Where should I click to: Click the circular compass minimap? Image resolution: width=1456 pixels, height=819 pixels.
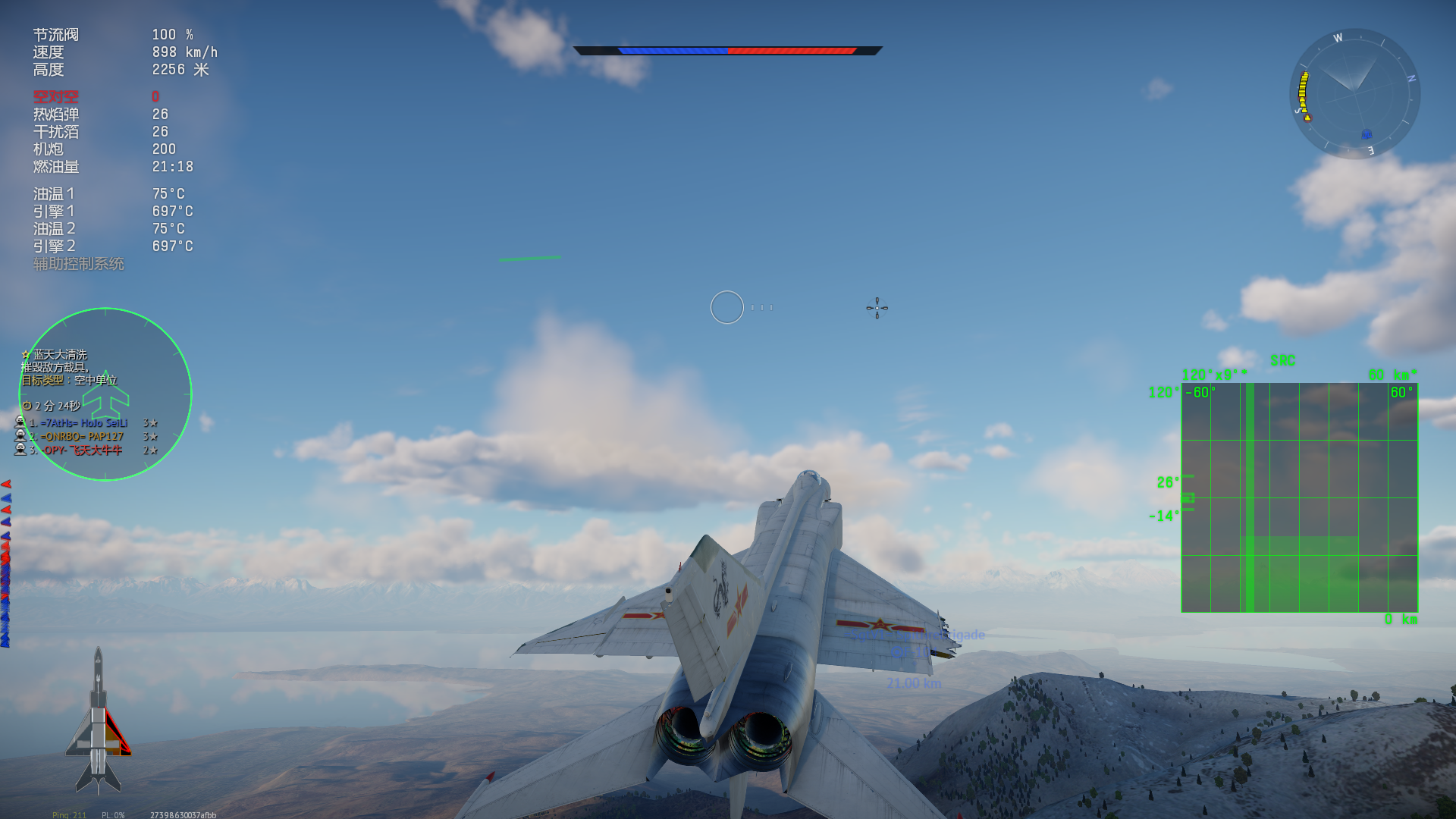[1354, 93]
